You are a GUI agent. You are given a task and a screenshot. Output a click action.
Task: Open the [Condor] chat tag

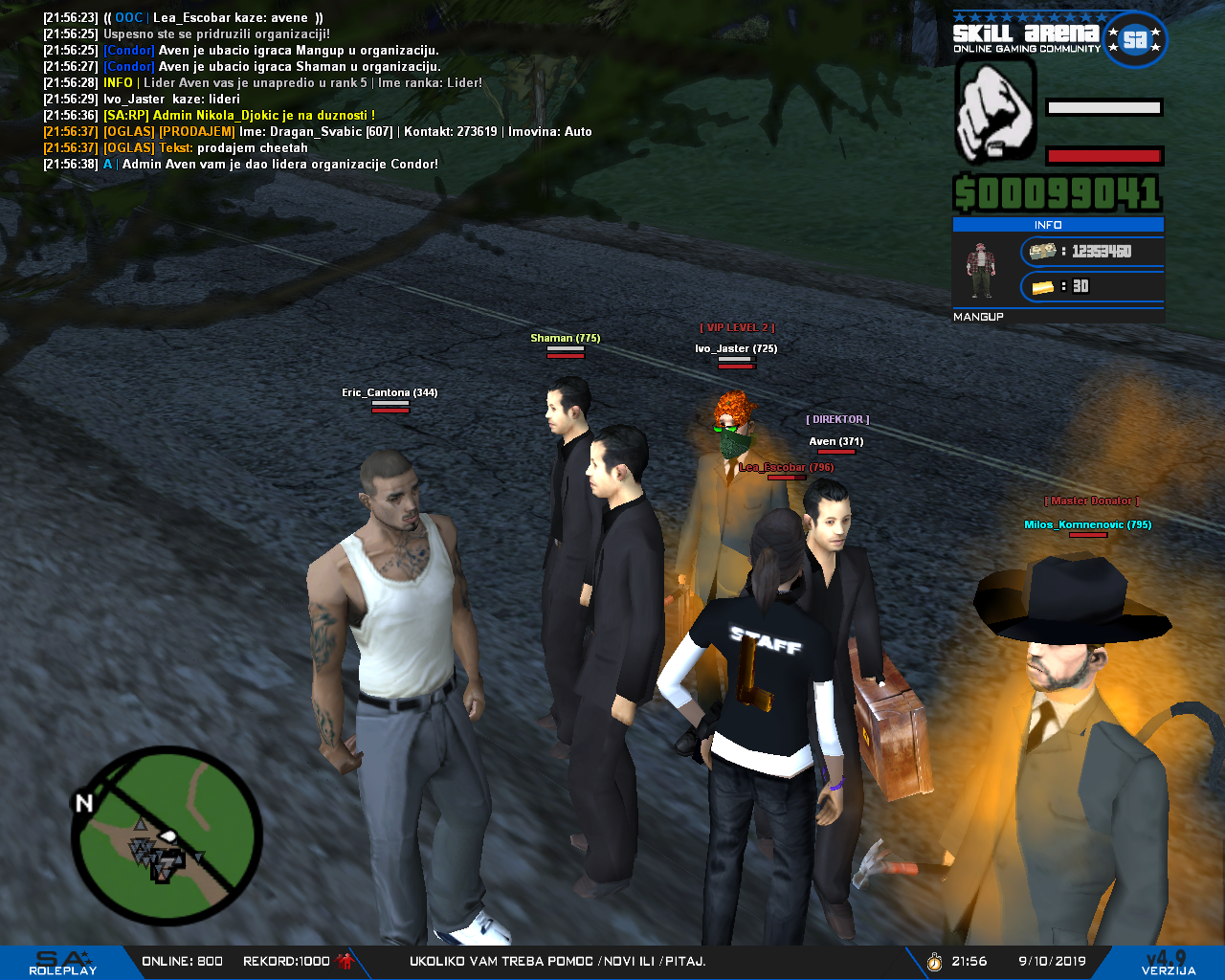coord(129,50)
